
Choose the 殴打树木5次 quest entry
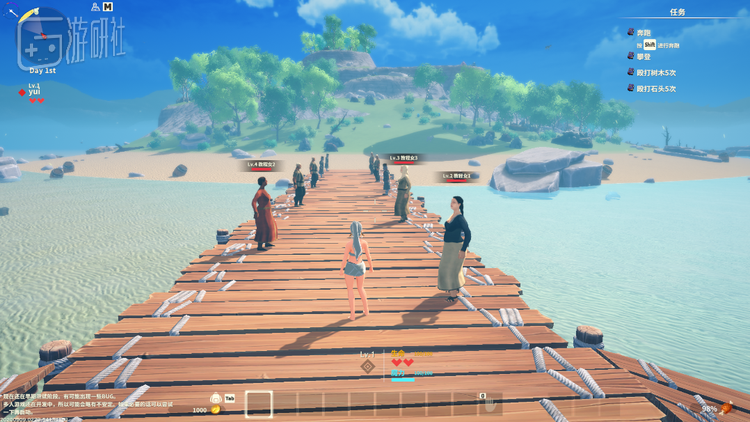click(x=656, y=73)
